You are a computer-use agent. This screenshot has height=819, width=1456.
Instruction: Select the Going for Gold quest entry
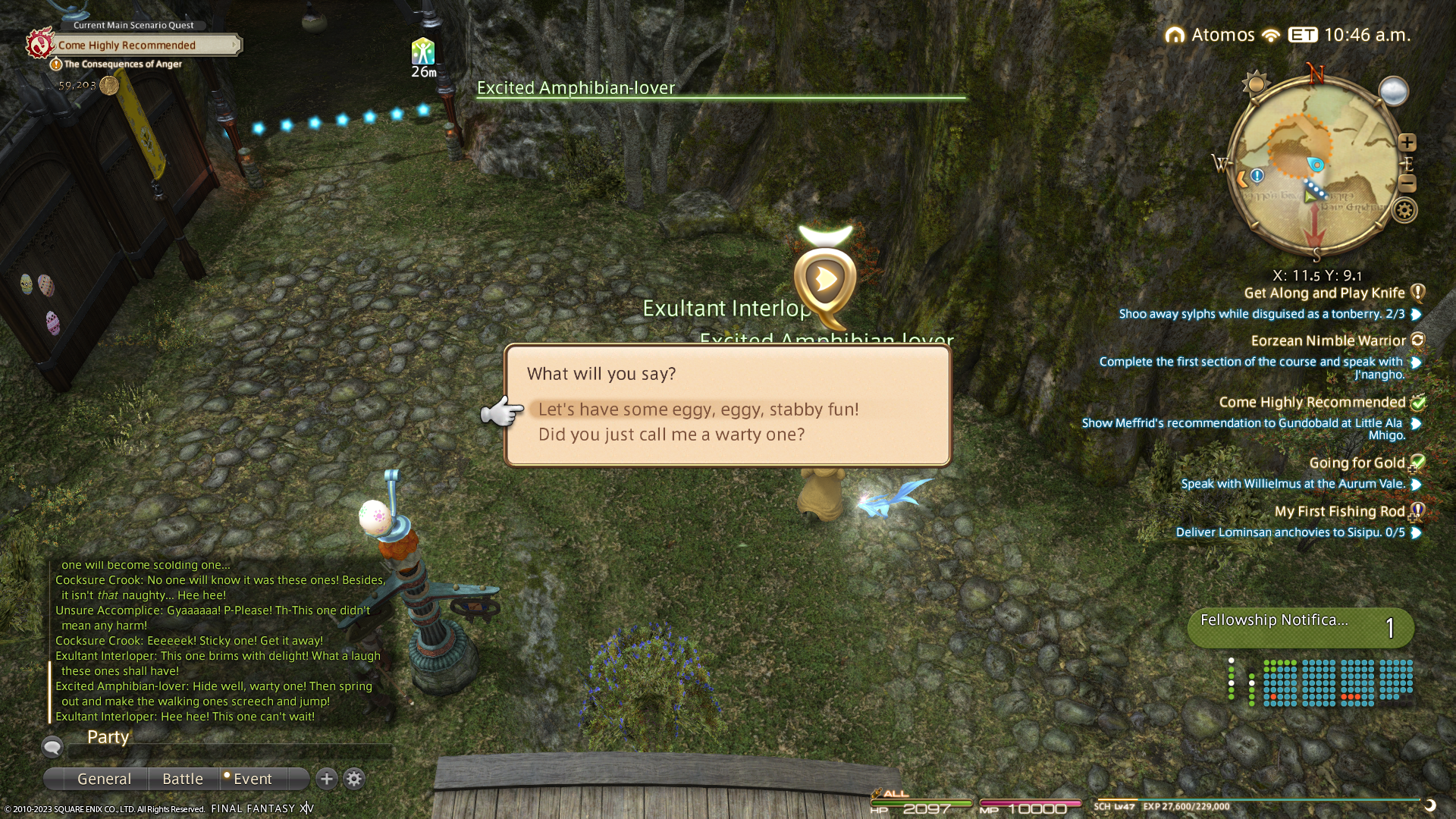click(x=1357, y=463)
